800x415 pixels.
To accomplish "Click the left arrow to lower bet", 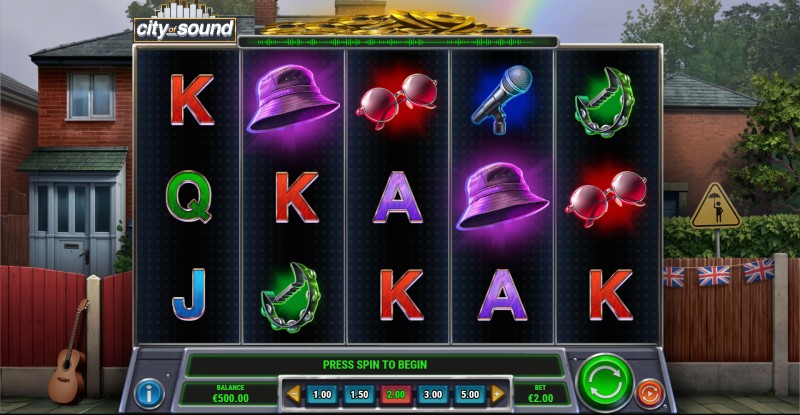I will click(294, 395).
